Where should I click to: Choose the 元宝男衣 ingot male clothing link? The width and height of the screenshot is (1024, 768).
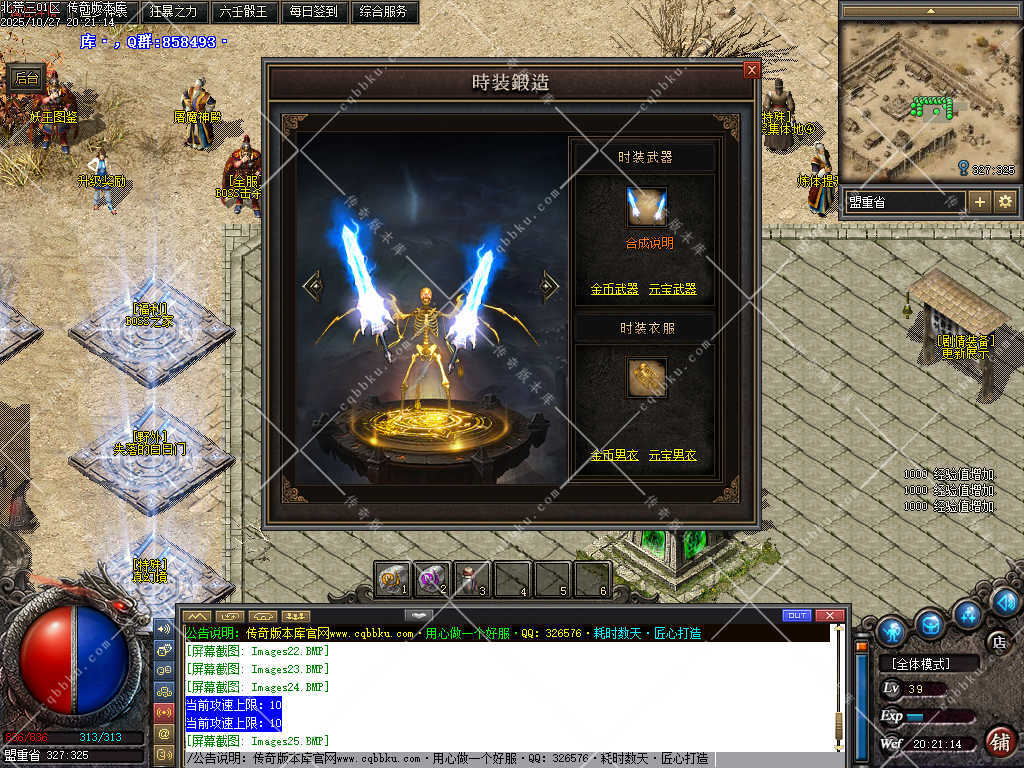coord(673,455)
